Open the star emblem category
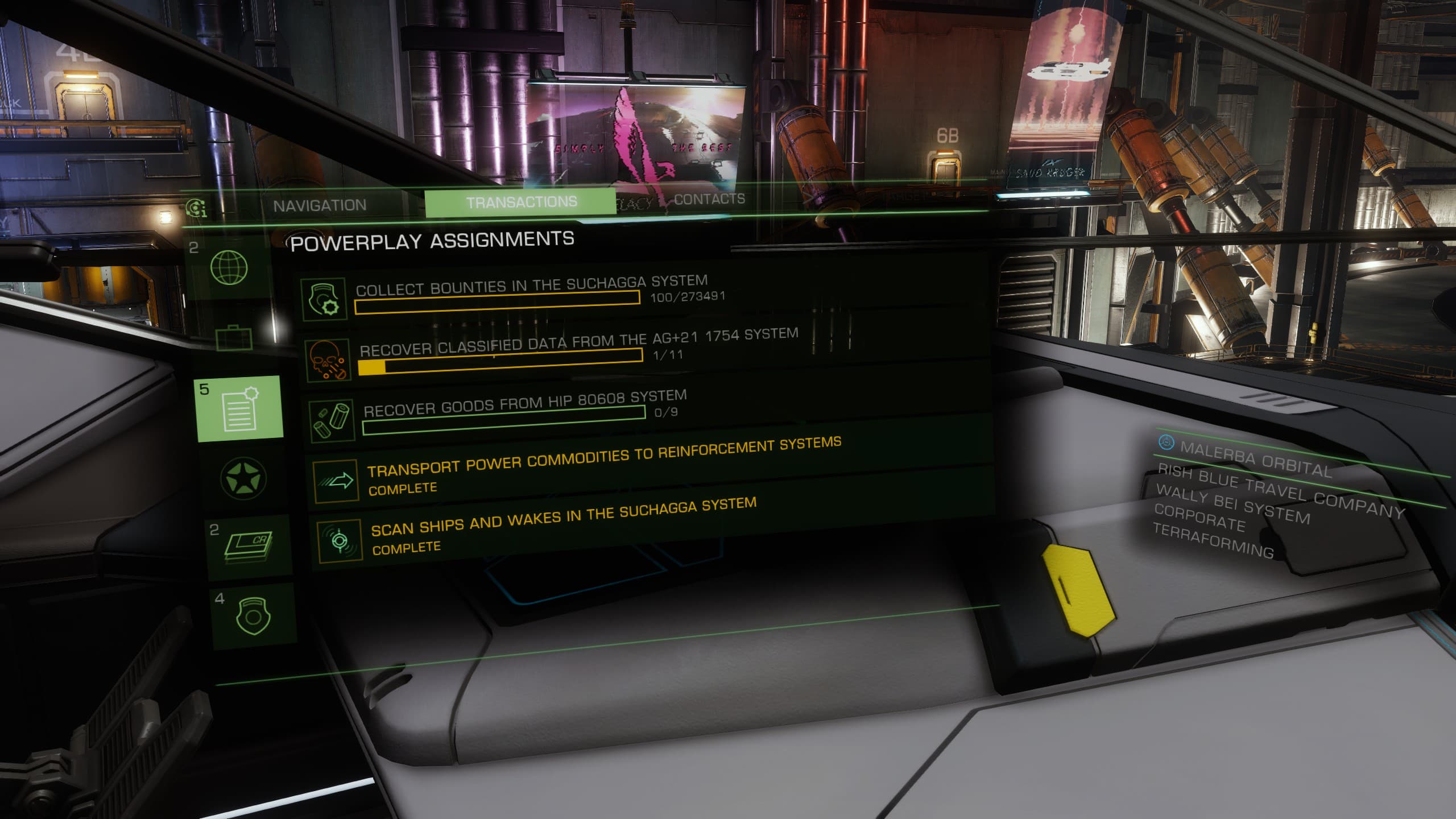 [x=243, y=477]
